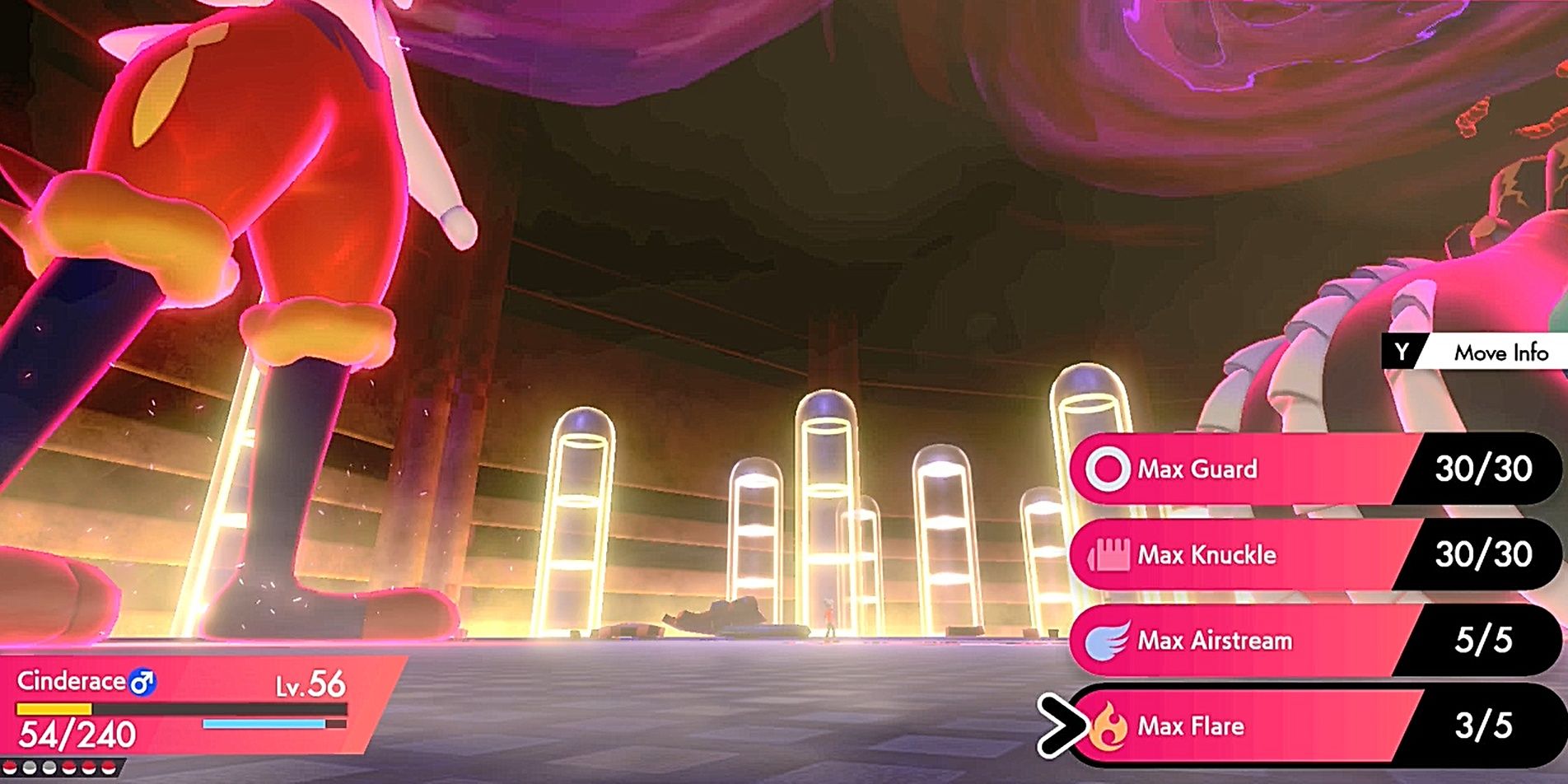Select the Max Guard move
1568x784 pixels.
coord(1235,469)
